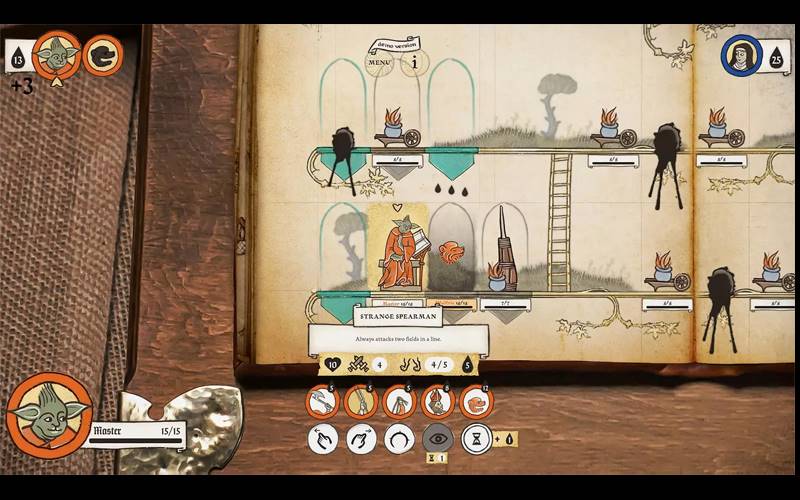Select the Master unit card on the board

[397, 248]
